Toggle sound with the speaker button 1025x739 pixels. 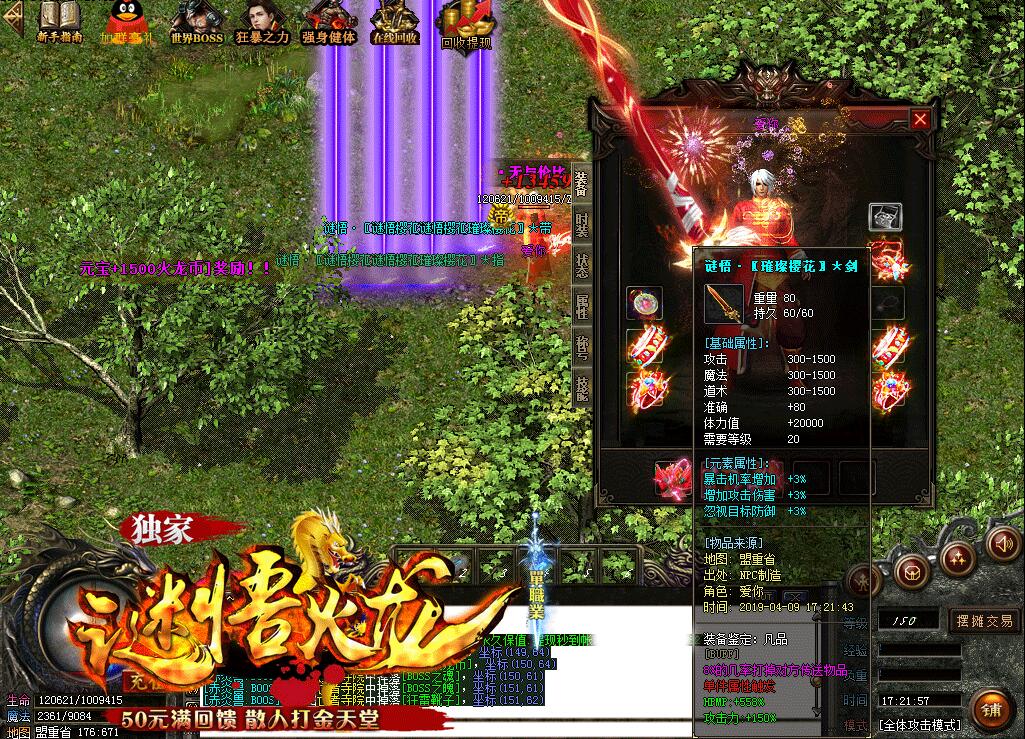tap(1001, 543)
